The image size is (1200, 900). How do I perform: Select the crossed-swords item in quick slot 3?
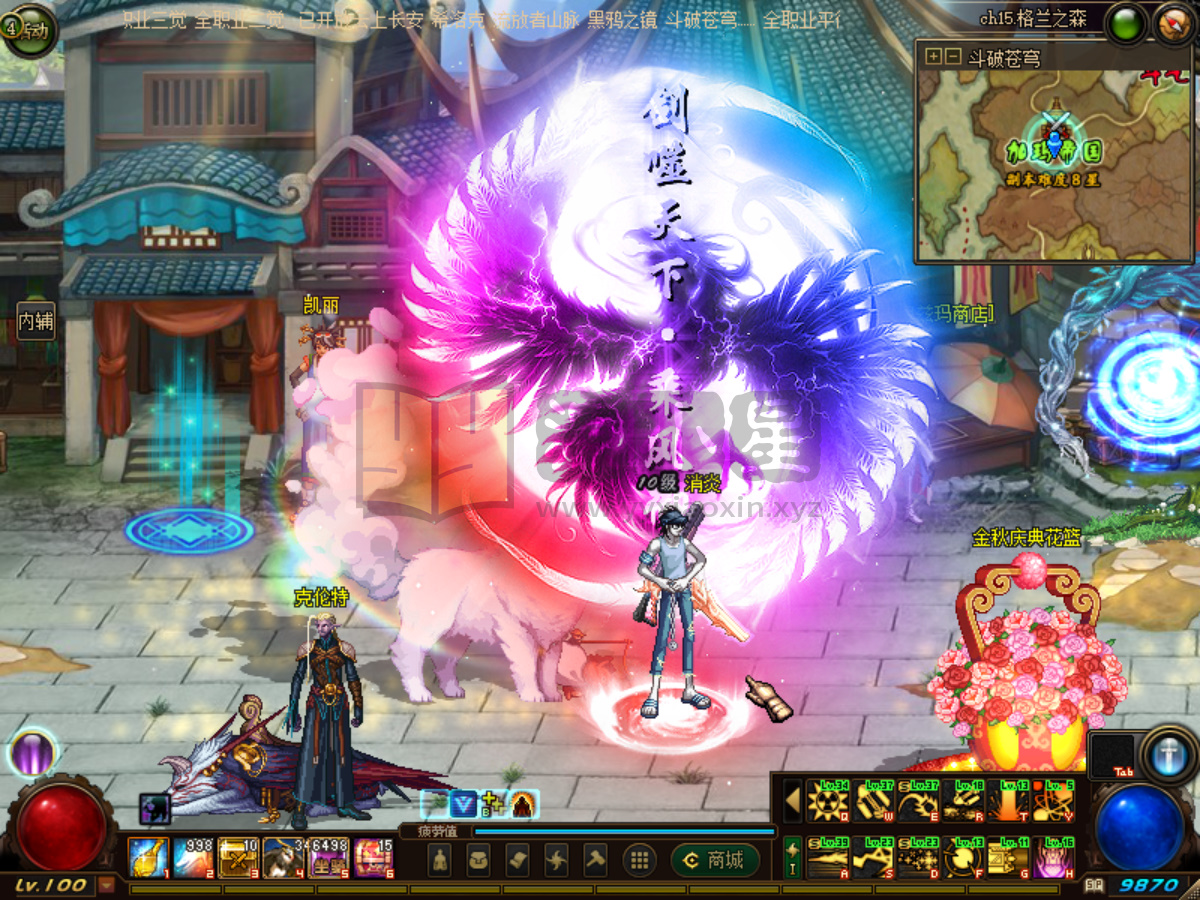point(238,857)
